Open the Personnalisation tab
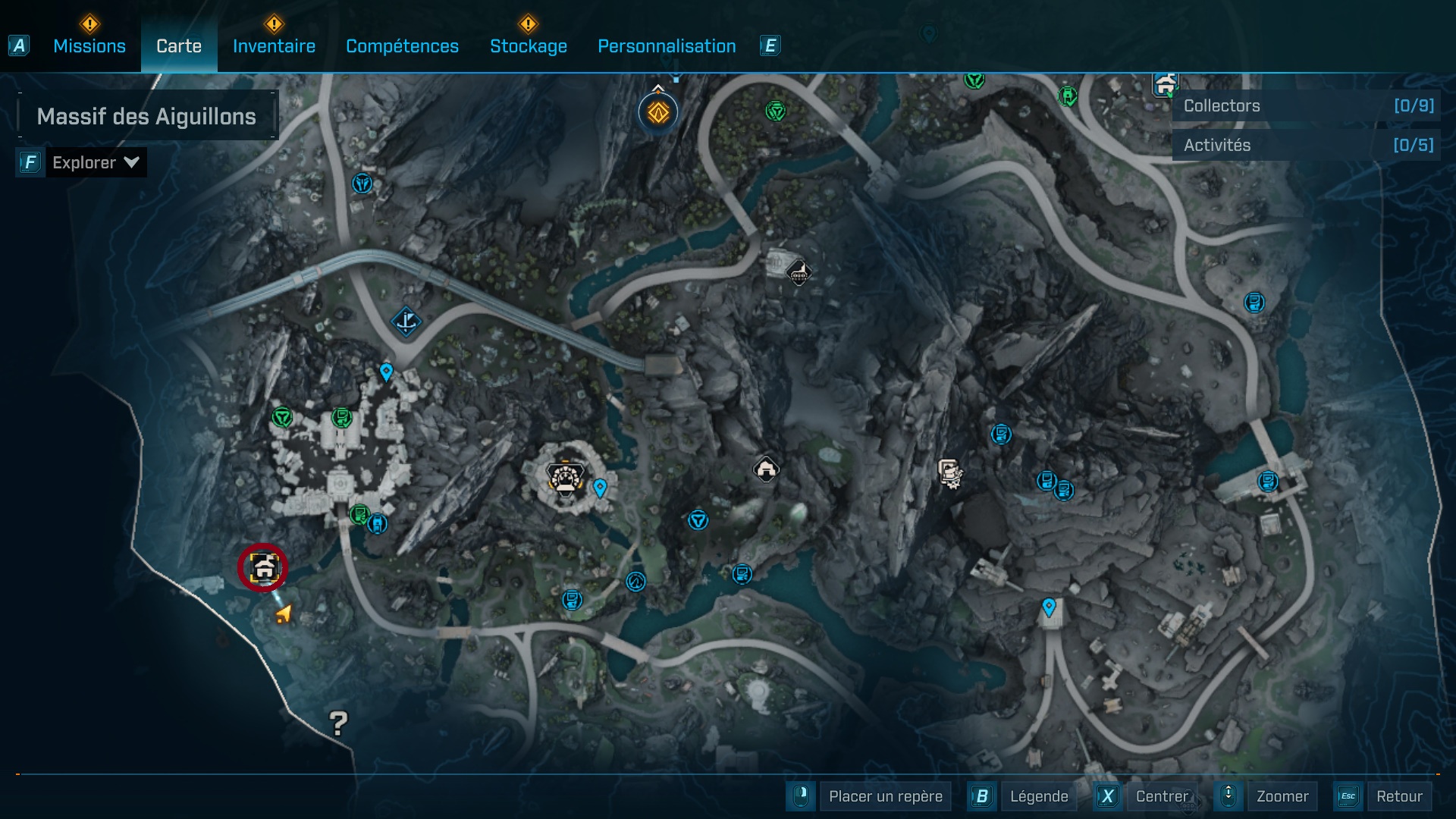 667,46
